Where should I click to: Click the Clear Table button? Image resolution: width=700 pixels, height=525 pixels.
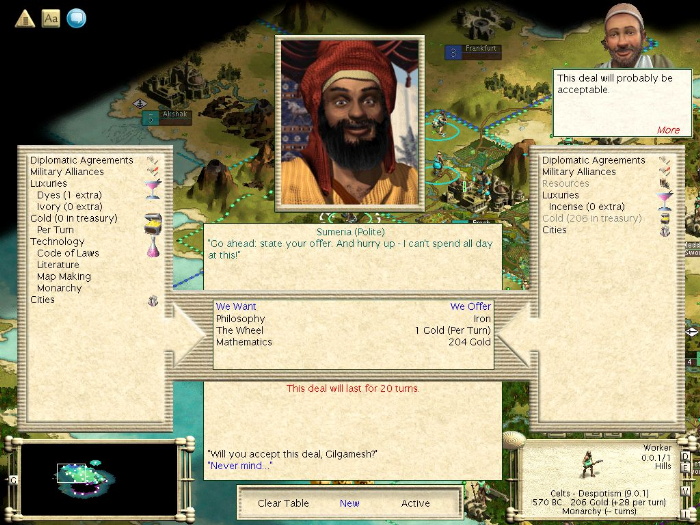coord(283,503)
